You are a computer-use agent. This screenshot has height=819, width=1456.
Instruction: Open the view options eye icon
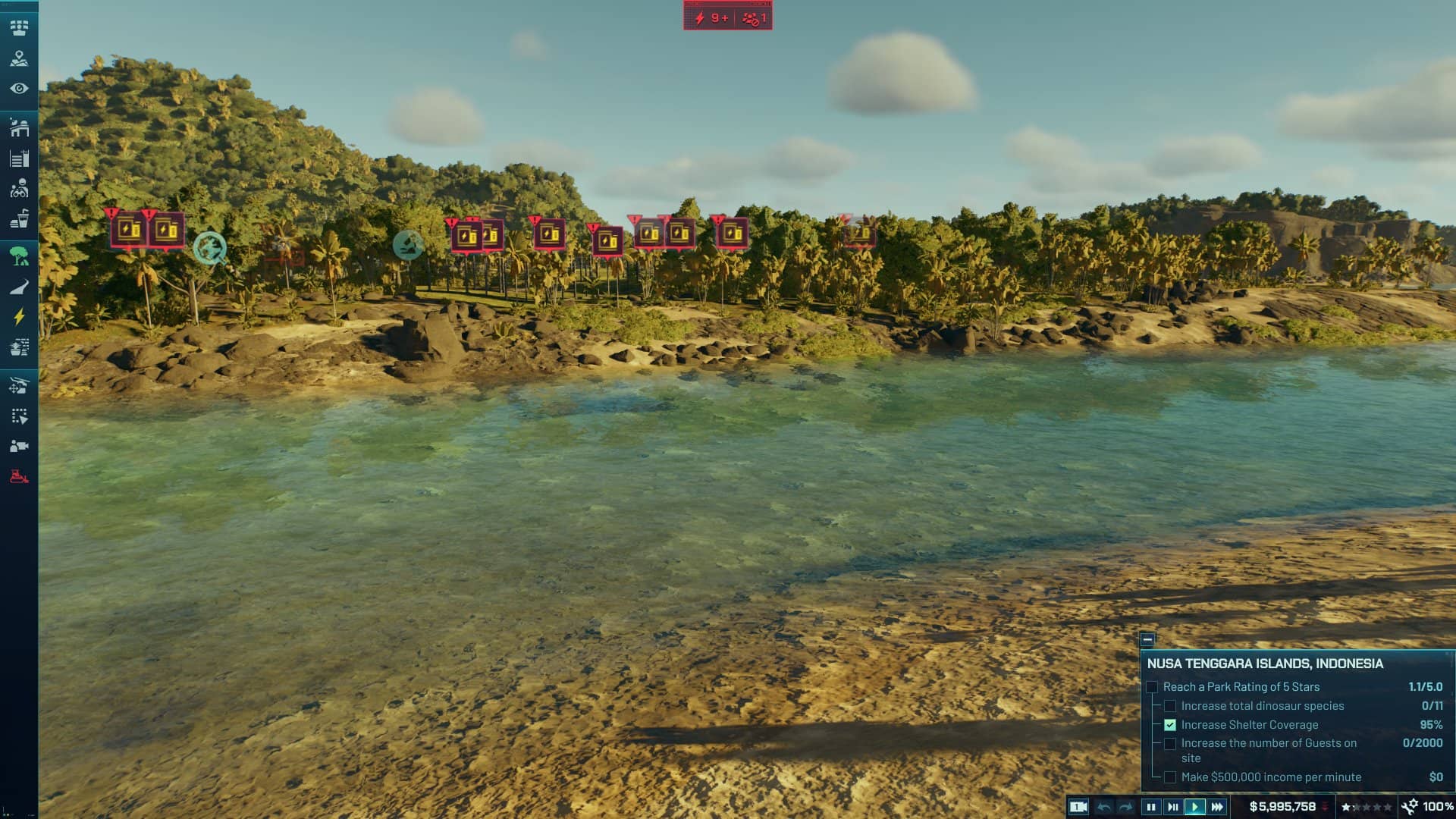tap(20, 86)
